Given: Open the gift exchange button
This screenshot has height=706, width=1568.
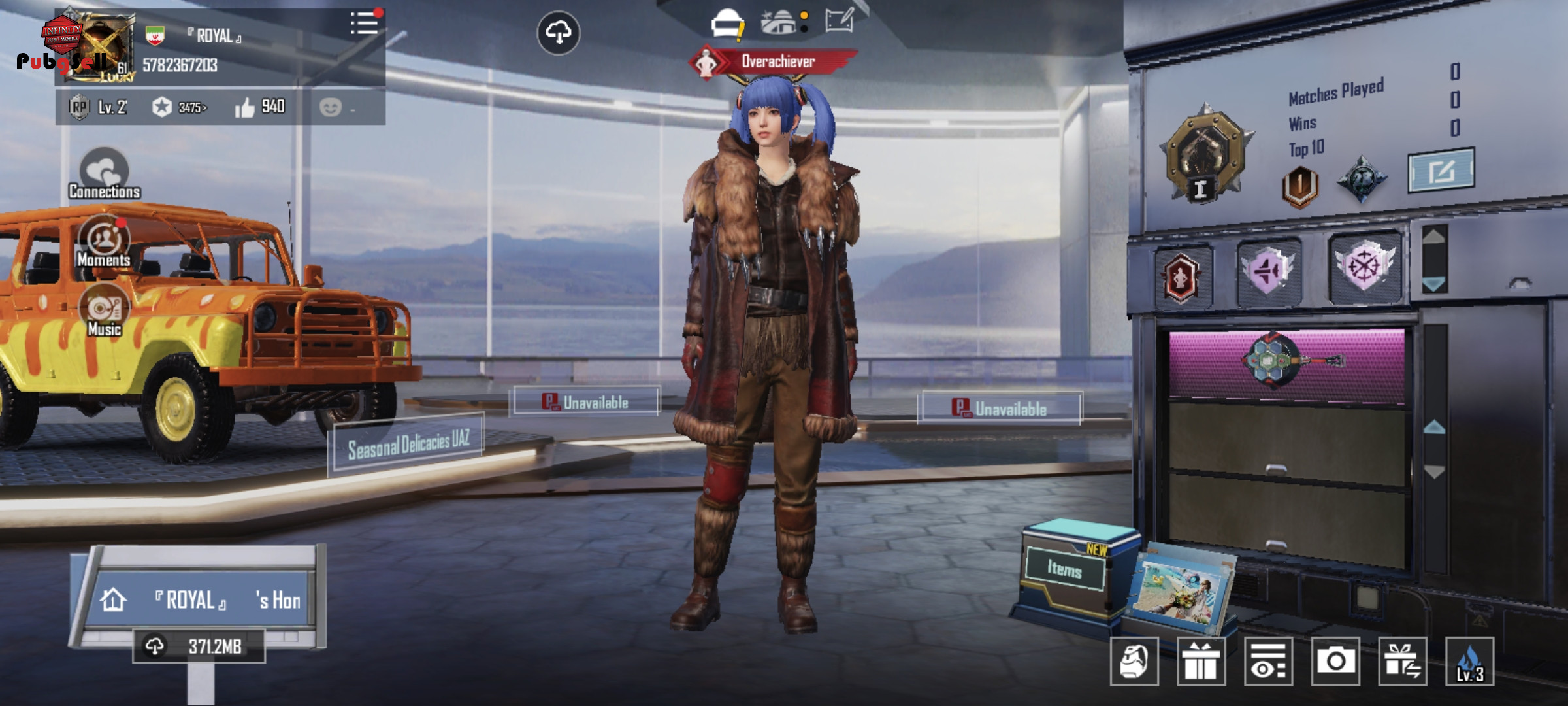Looking at the screenshot, I should (1402, 661).
